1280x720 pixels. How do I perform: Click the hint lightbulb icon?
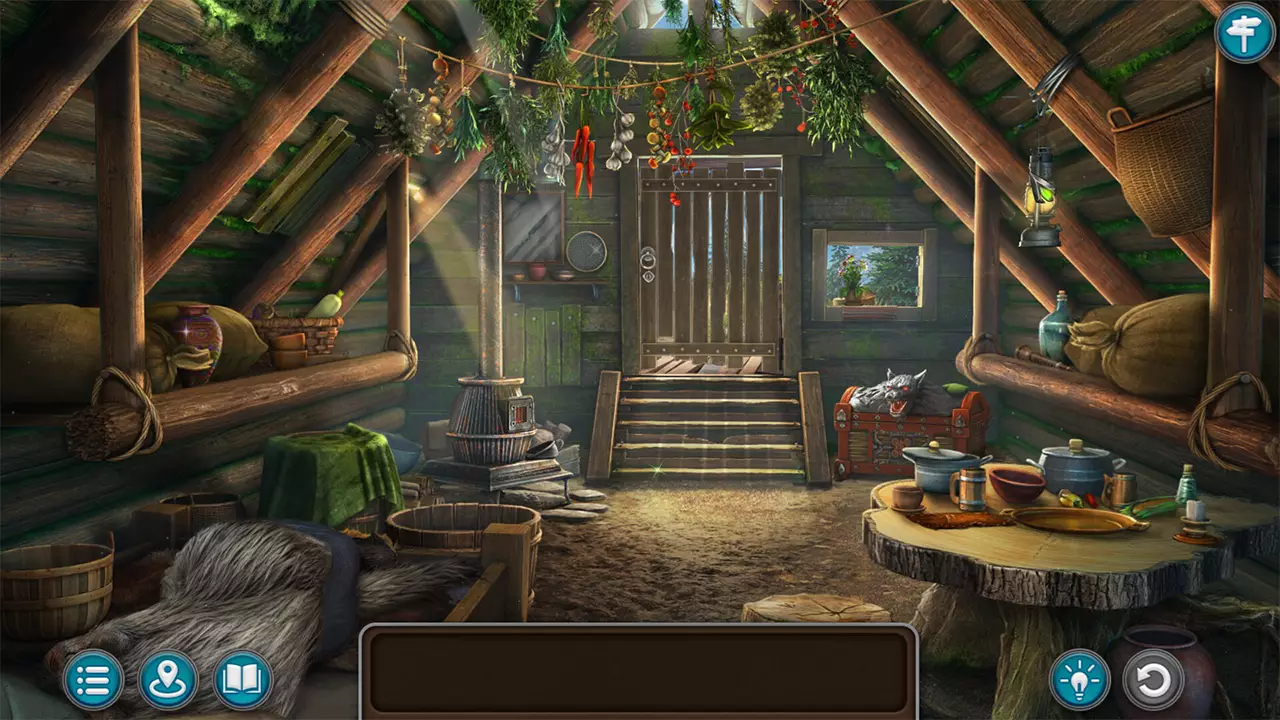[x=1081, y=682]
